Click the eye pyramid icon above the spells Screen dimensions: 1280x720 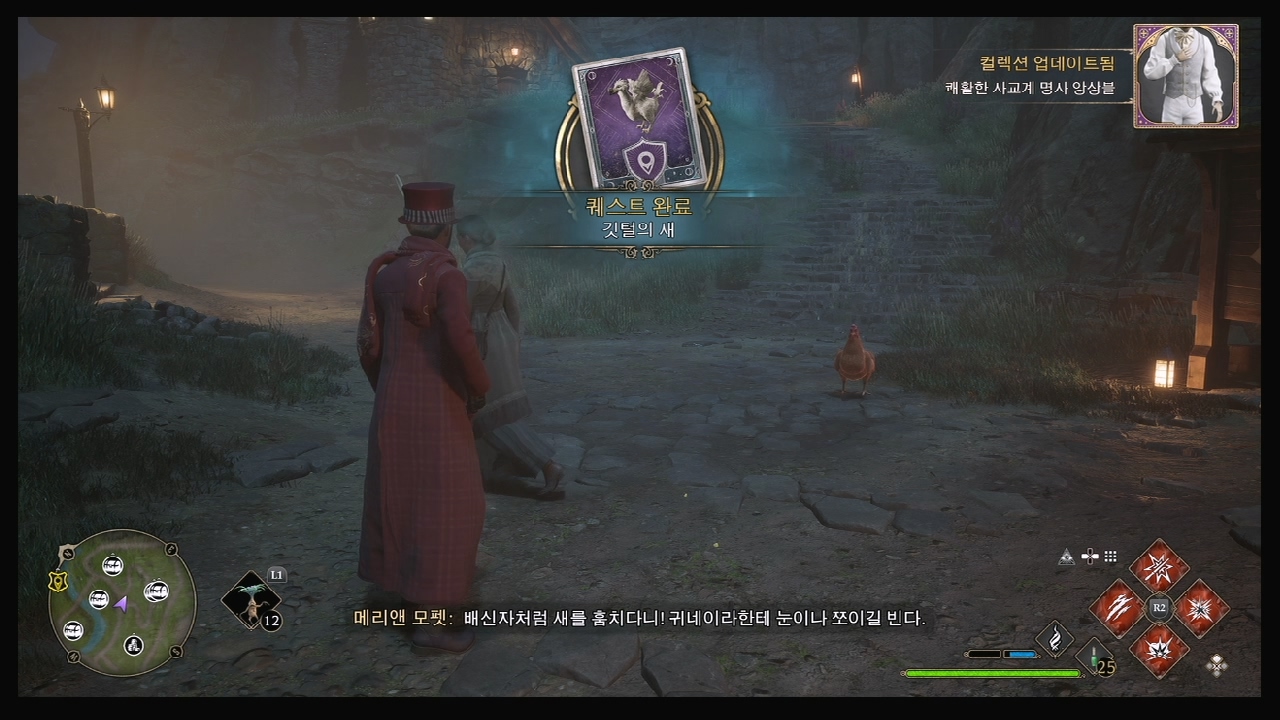coord(1068,557)
